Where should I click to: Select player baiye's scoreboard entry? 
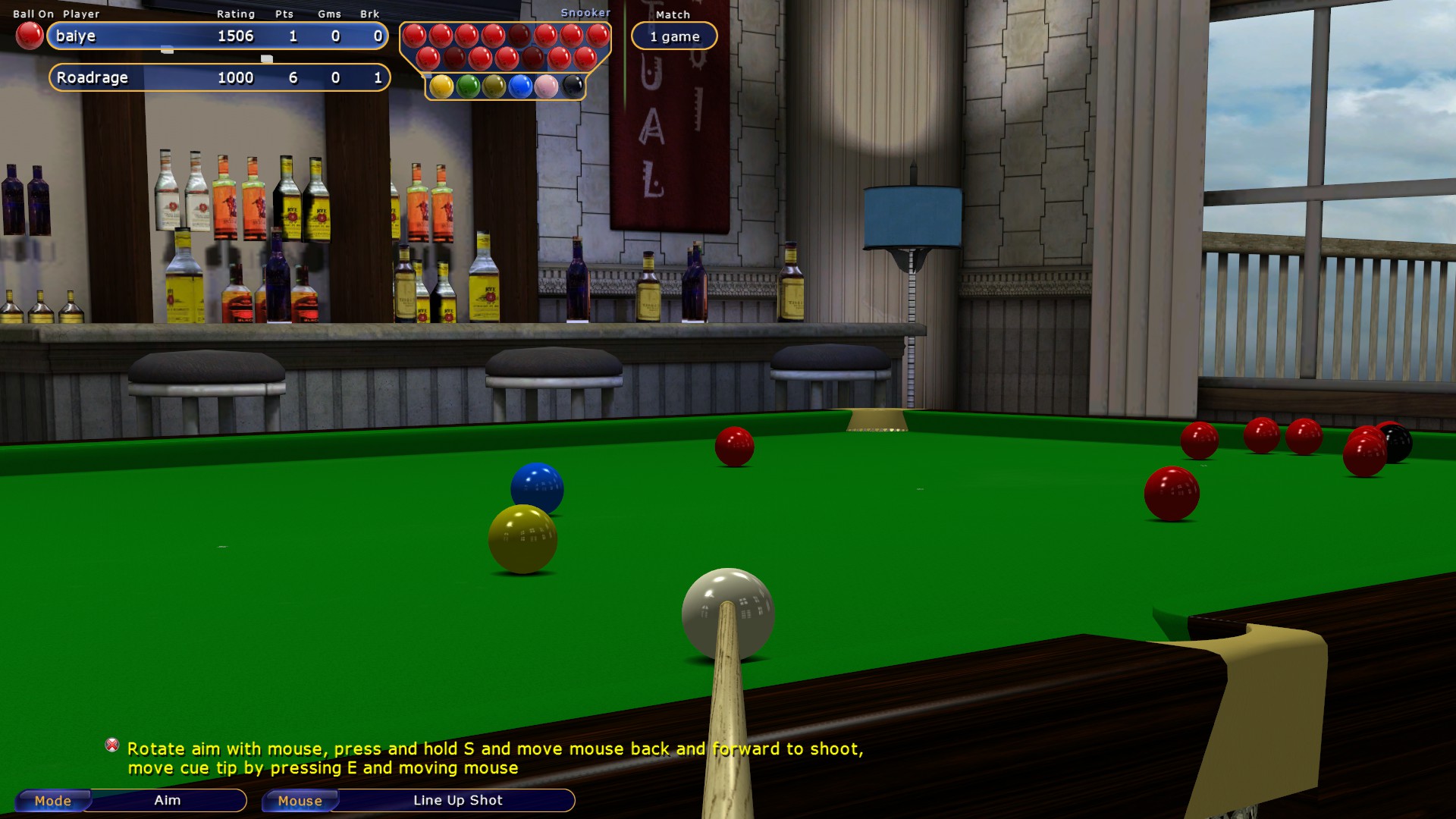[216, 36]
